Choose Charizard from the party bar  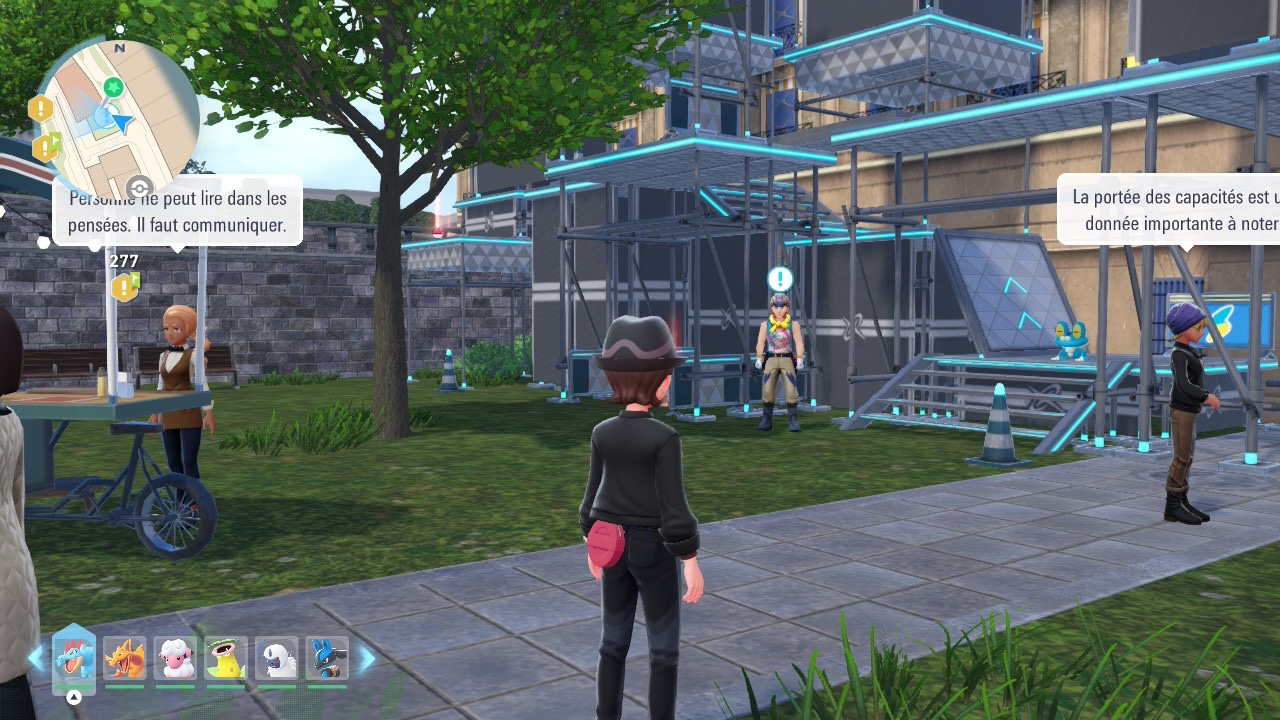tap(125, 659)
